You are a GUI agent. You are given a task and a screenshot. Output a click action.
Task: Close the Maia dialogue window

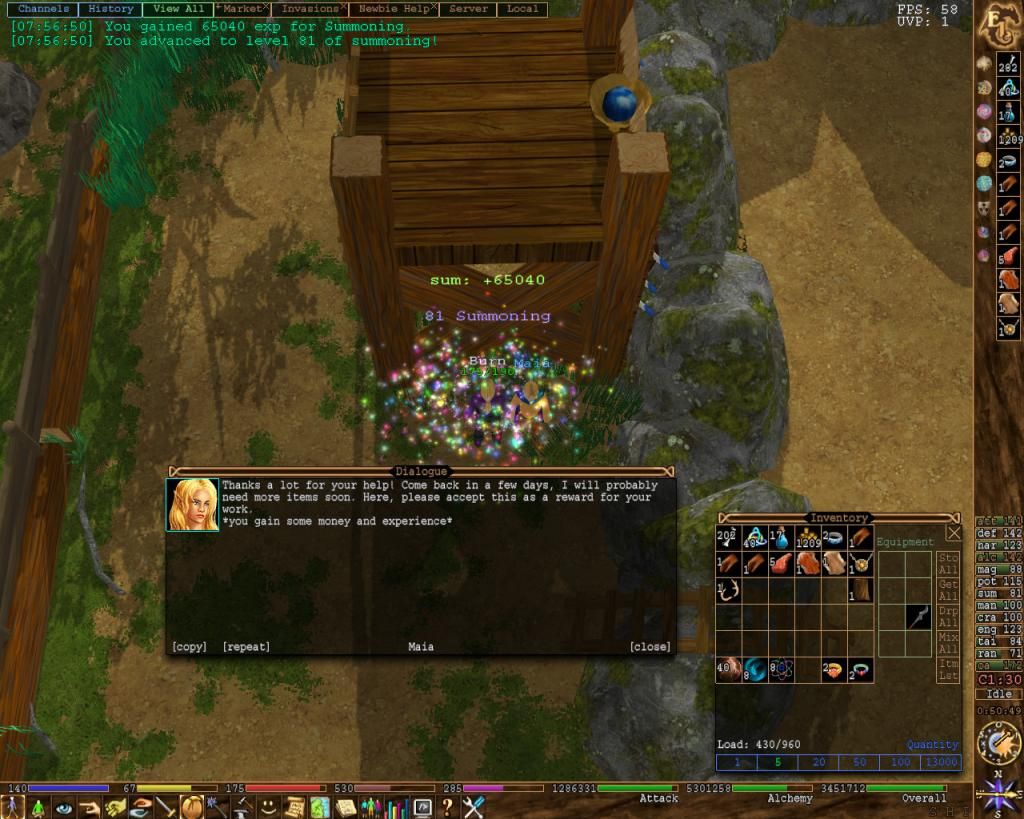650,647
